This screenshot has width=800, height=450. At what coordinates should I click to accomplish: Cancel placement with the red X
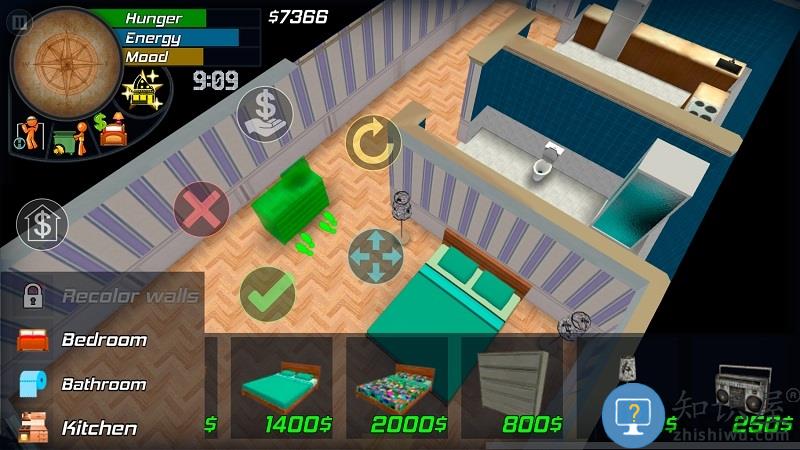click(201, 210)
